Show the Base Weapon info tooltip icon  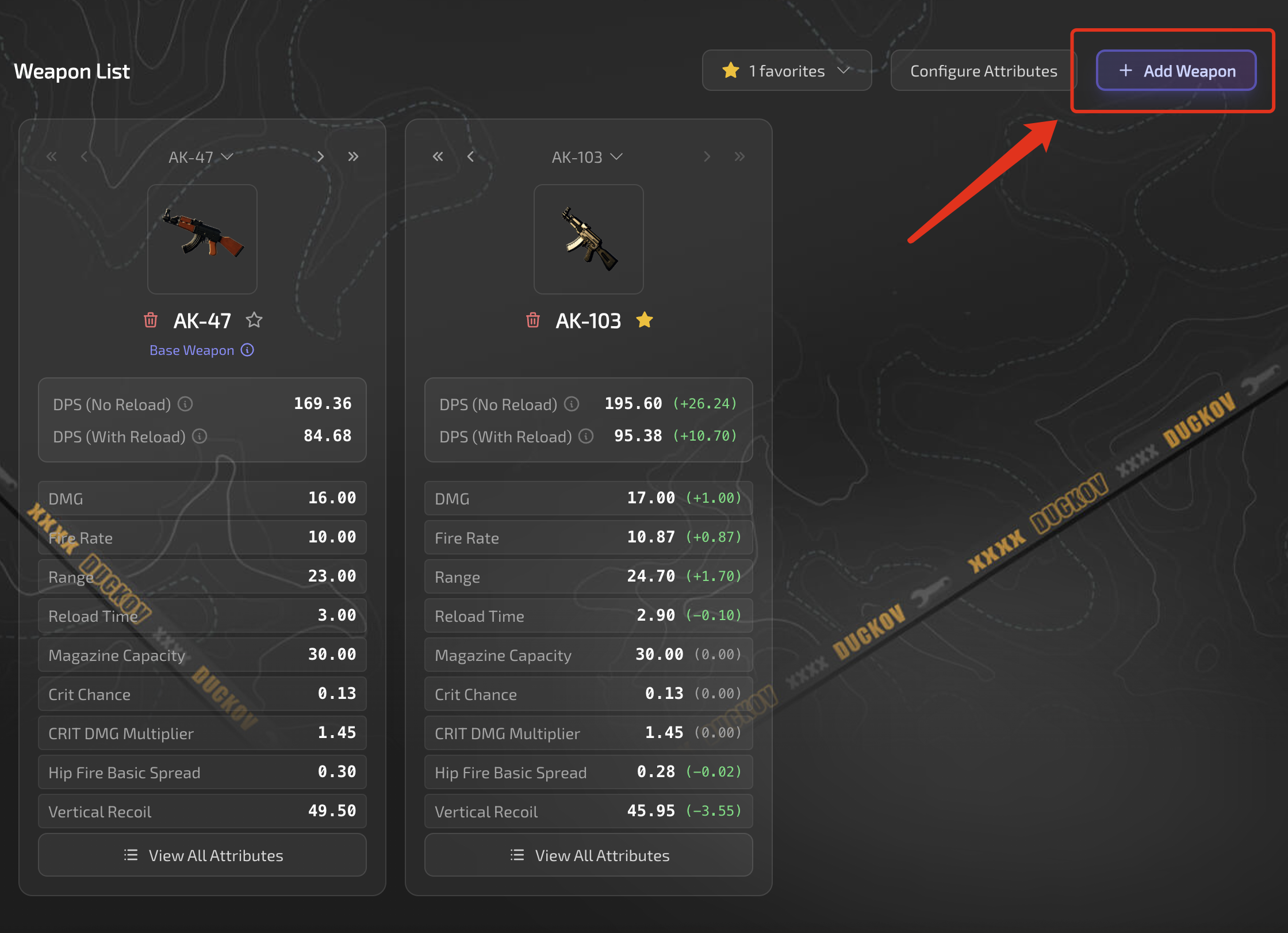pyautogui.click(x=247, y=350)
